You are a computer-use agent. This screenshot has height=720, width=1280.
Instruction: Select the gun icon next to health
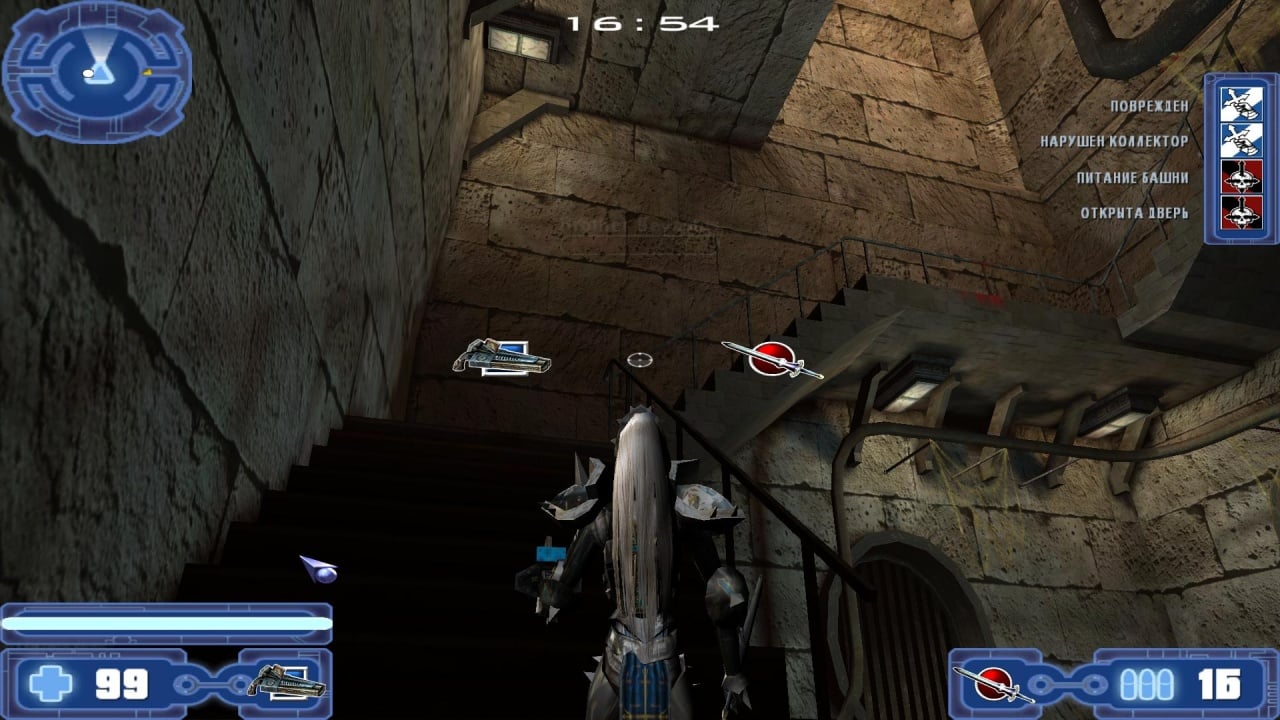click(x=287, y=683)
